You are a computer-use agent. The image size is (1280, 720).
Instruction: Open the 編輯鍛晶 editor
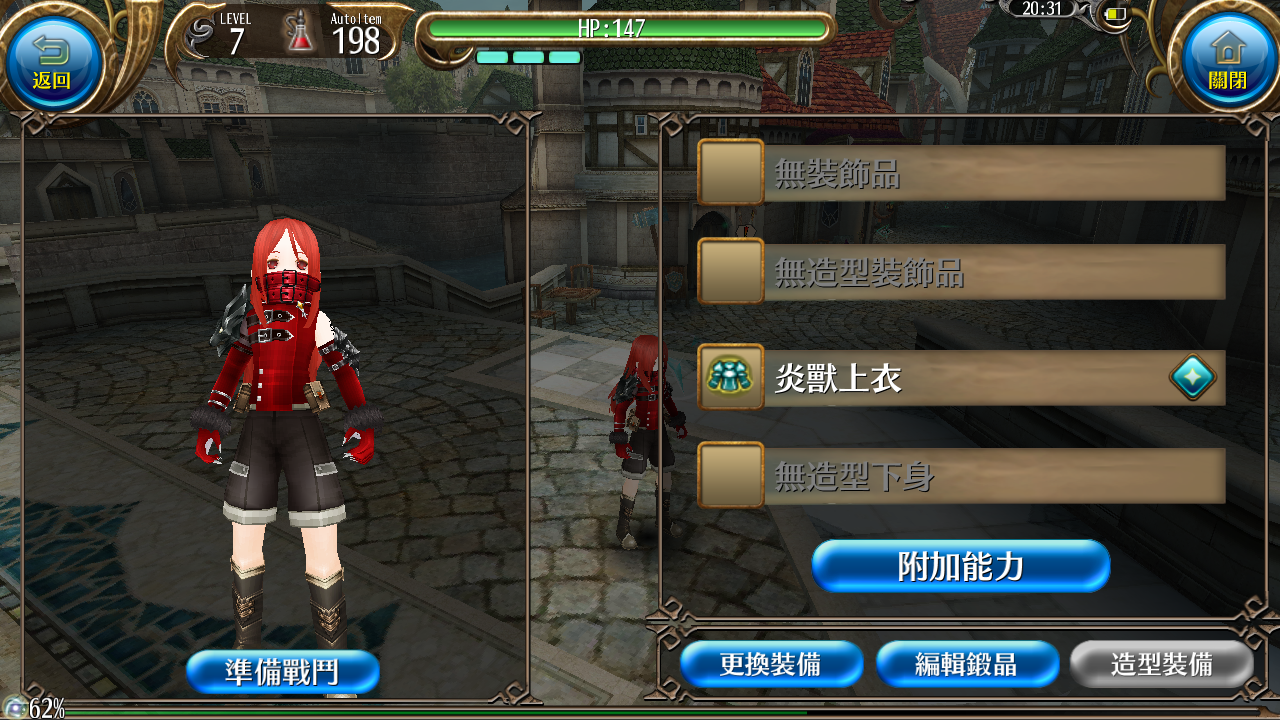(x=967, y=663)
